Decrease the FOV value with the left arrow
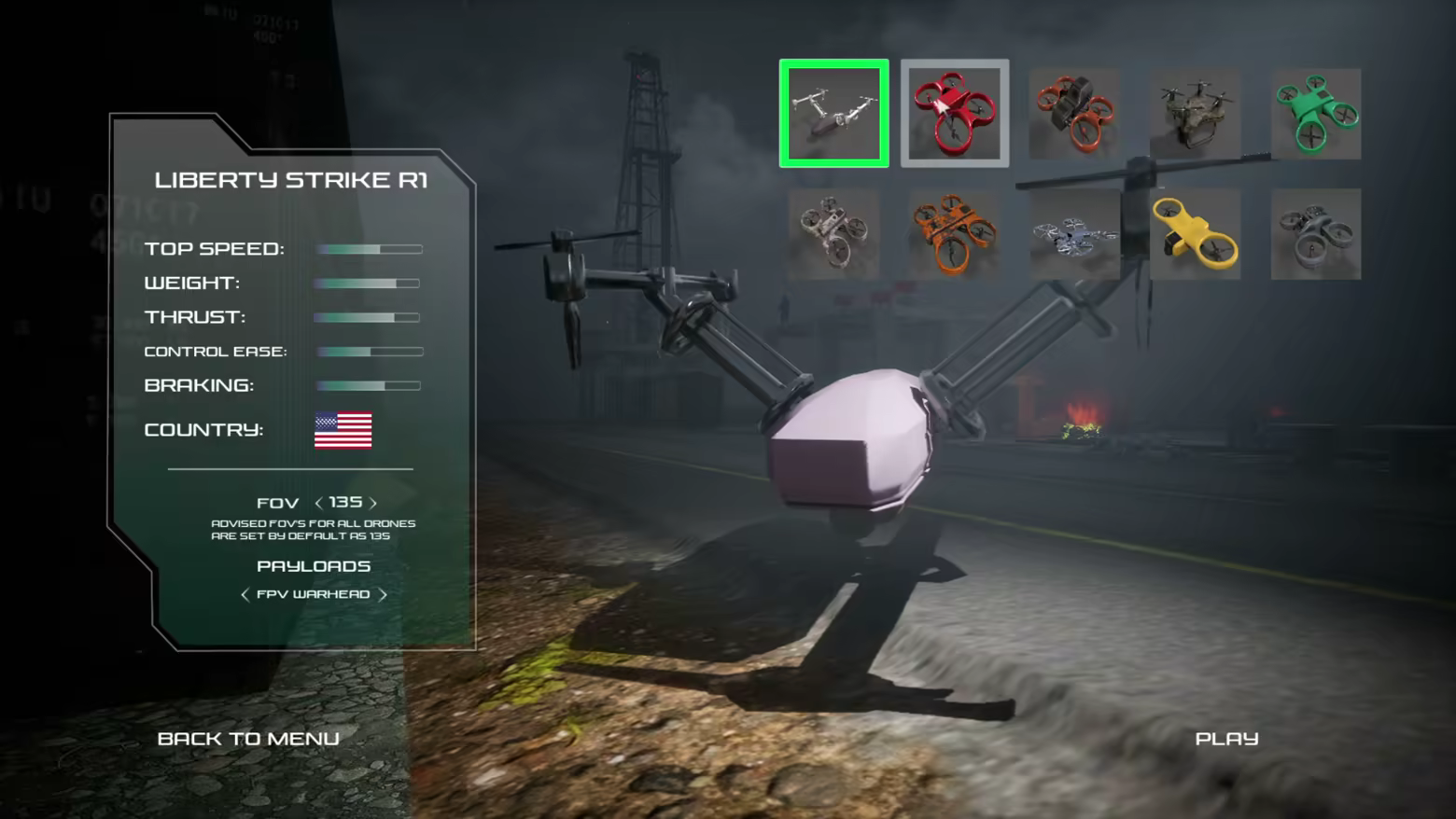This screenshot has height=819, width=1456. 322,502
